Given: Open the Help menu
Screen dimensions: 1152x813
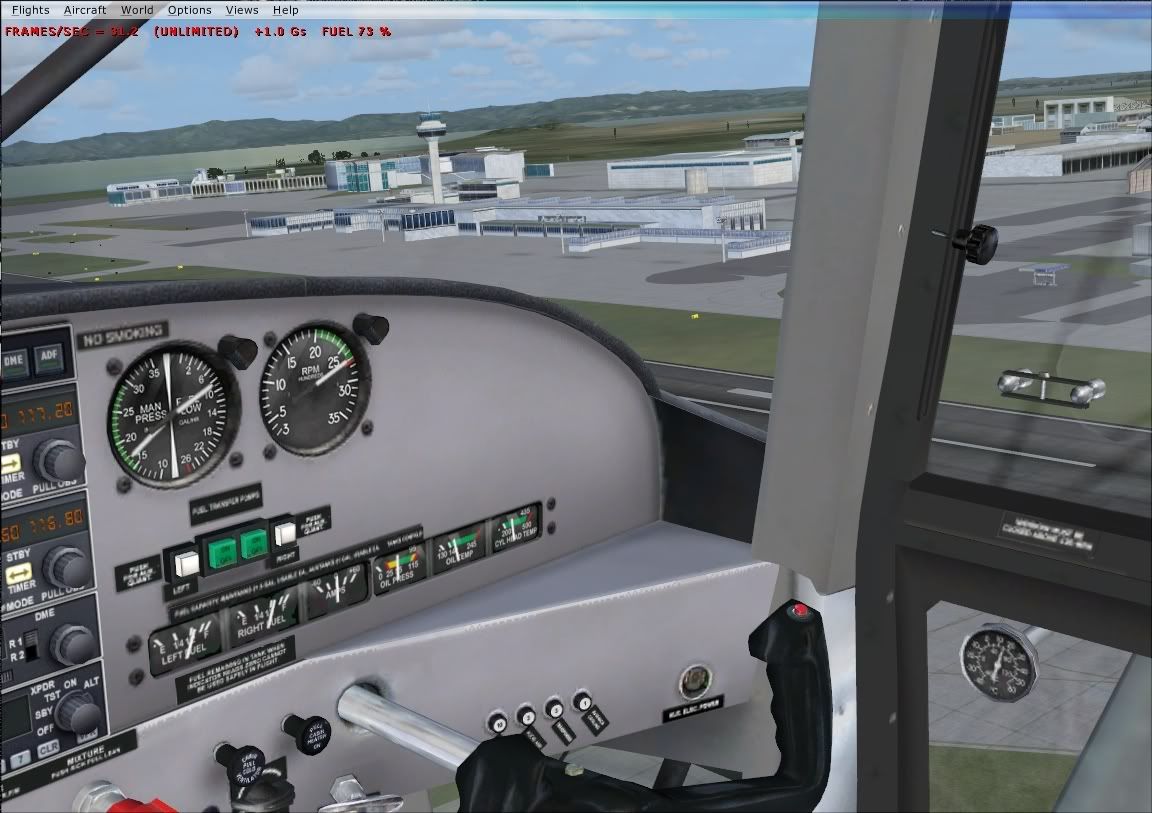Looking at the screenshot, I should (x=286, y=10).
